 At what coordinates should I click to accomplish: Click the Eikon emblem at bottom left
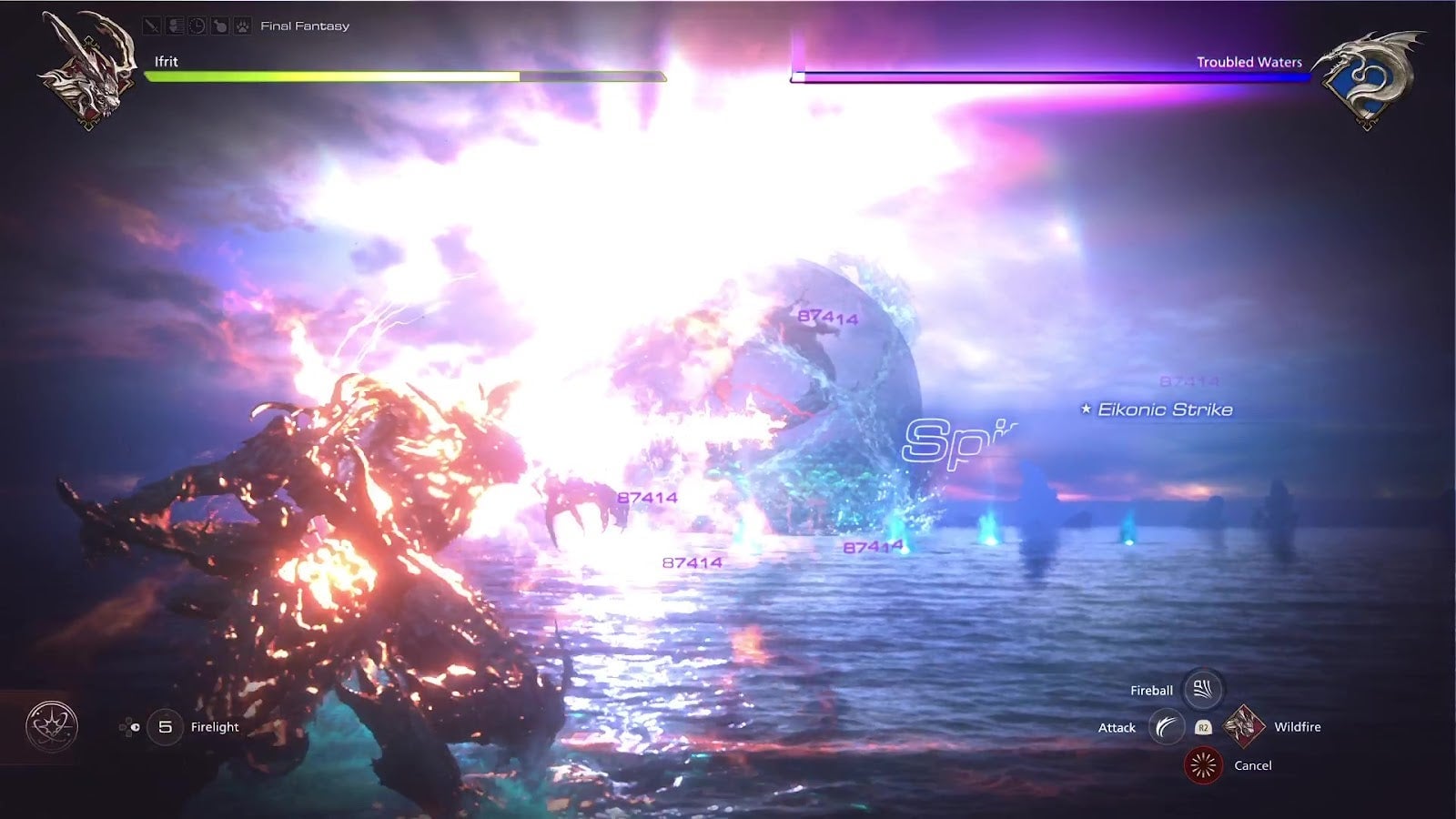(50, 724)
